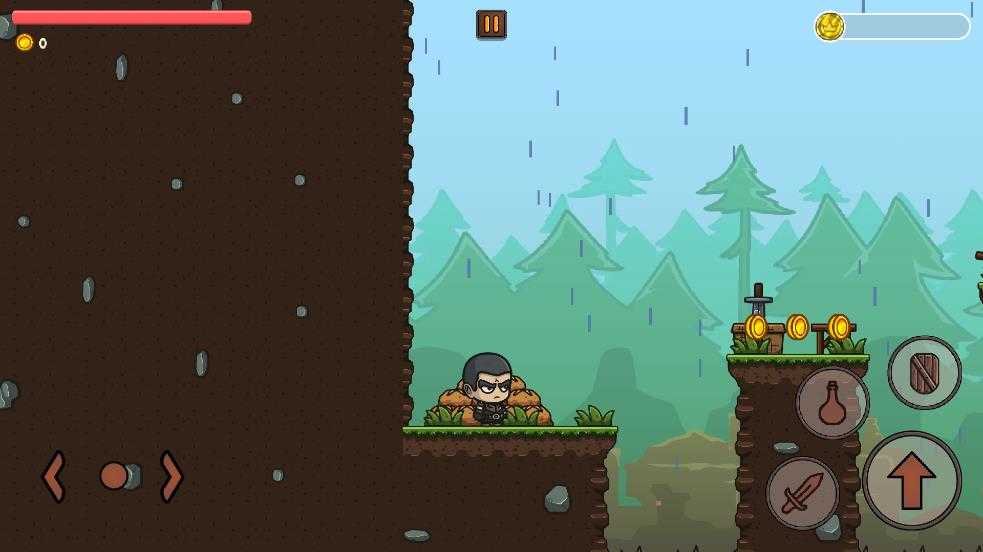Pause the game with the pause button
Screen dimensions: 983x552
point(491,24)
